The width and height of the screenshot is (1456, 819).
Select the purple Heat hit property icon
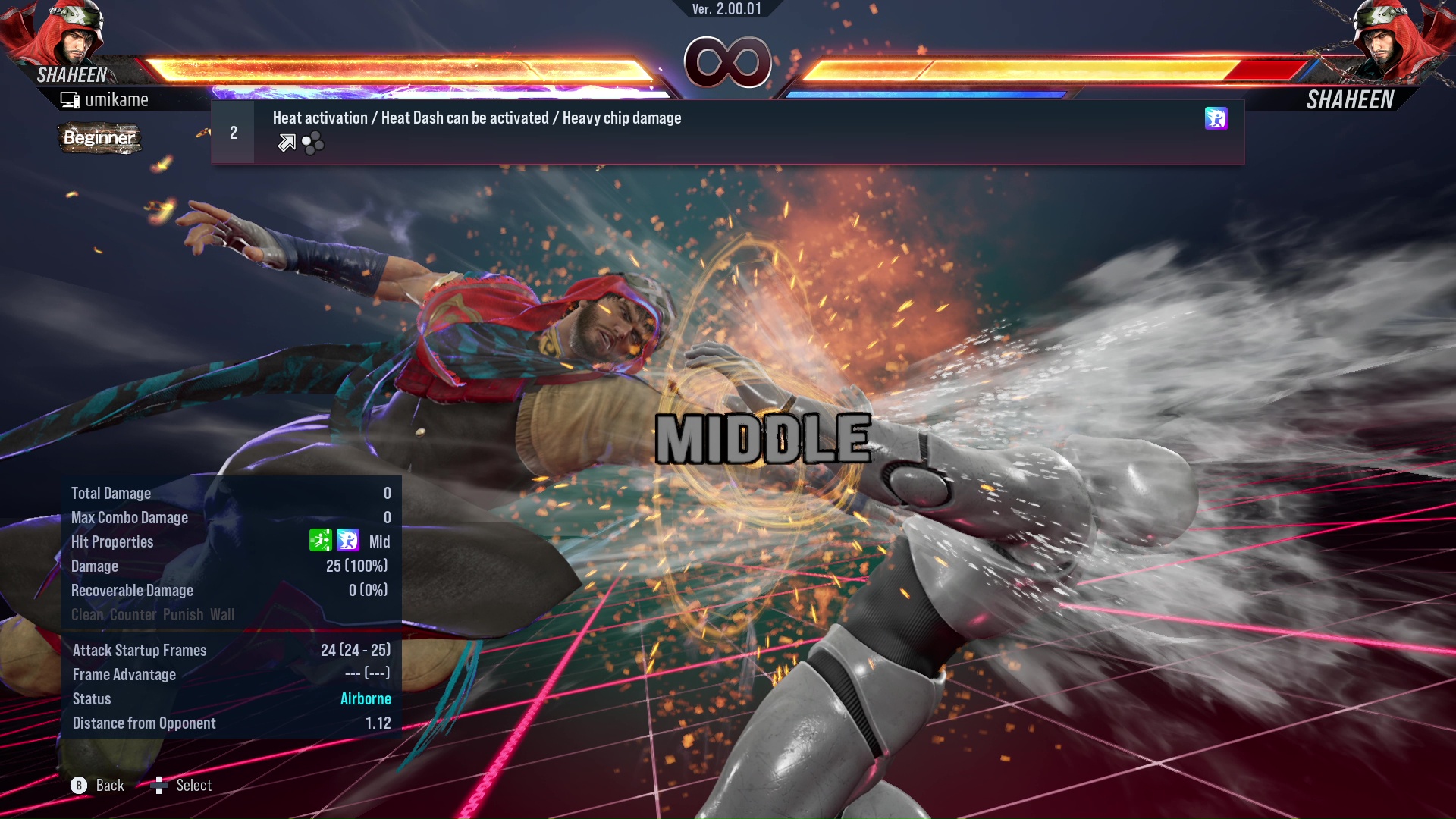(x=347, y=541)
